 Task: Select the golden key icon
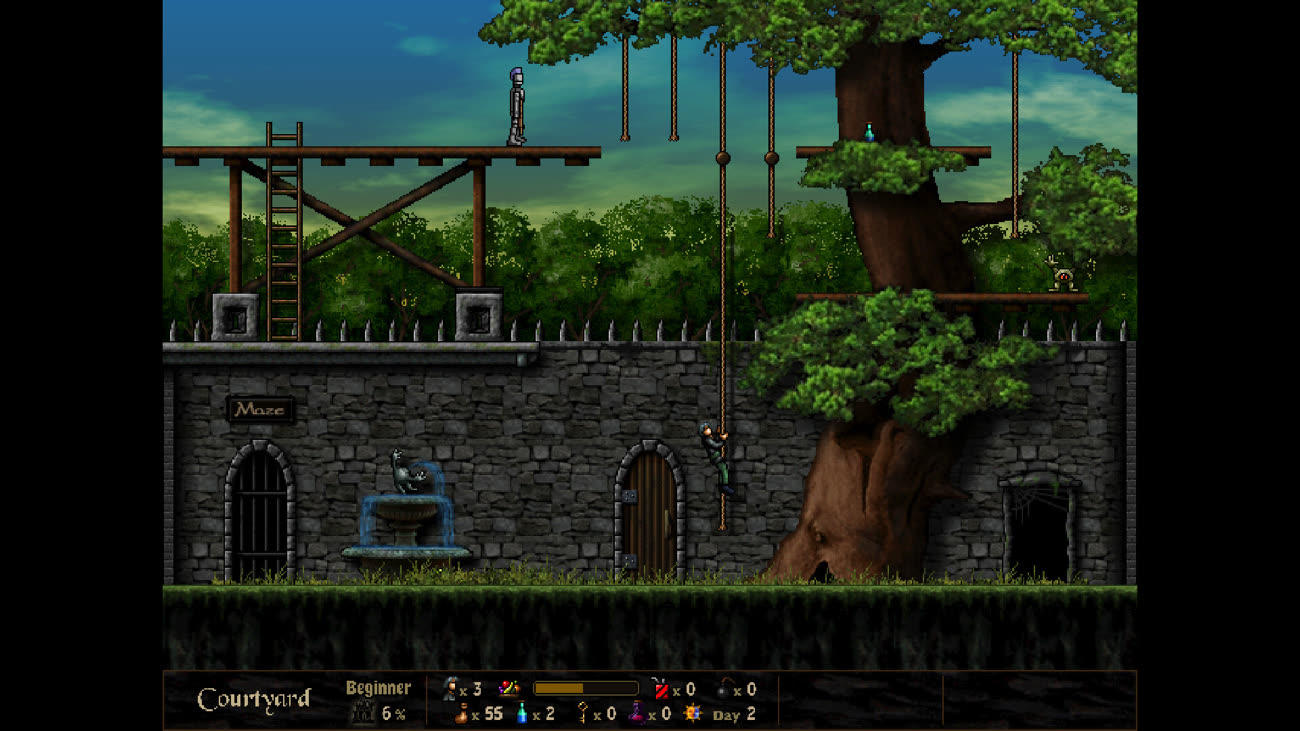pos(582,714)
